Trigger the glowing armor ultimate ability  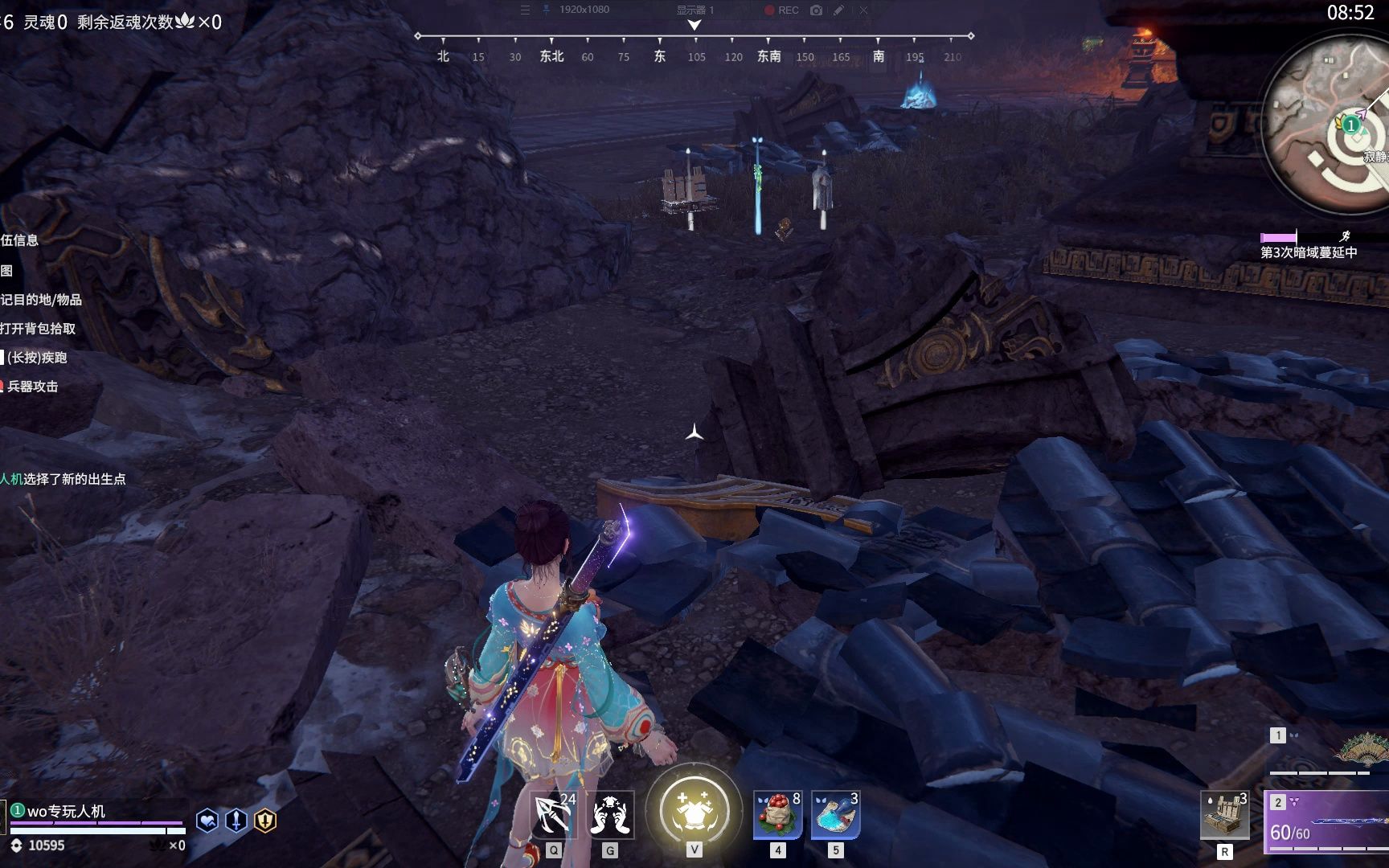point(694,810)
